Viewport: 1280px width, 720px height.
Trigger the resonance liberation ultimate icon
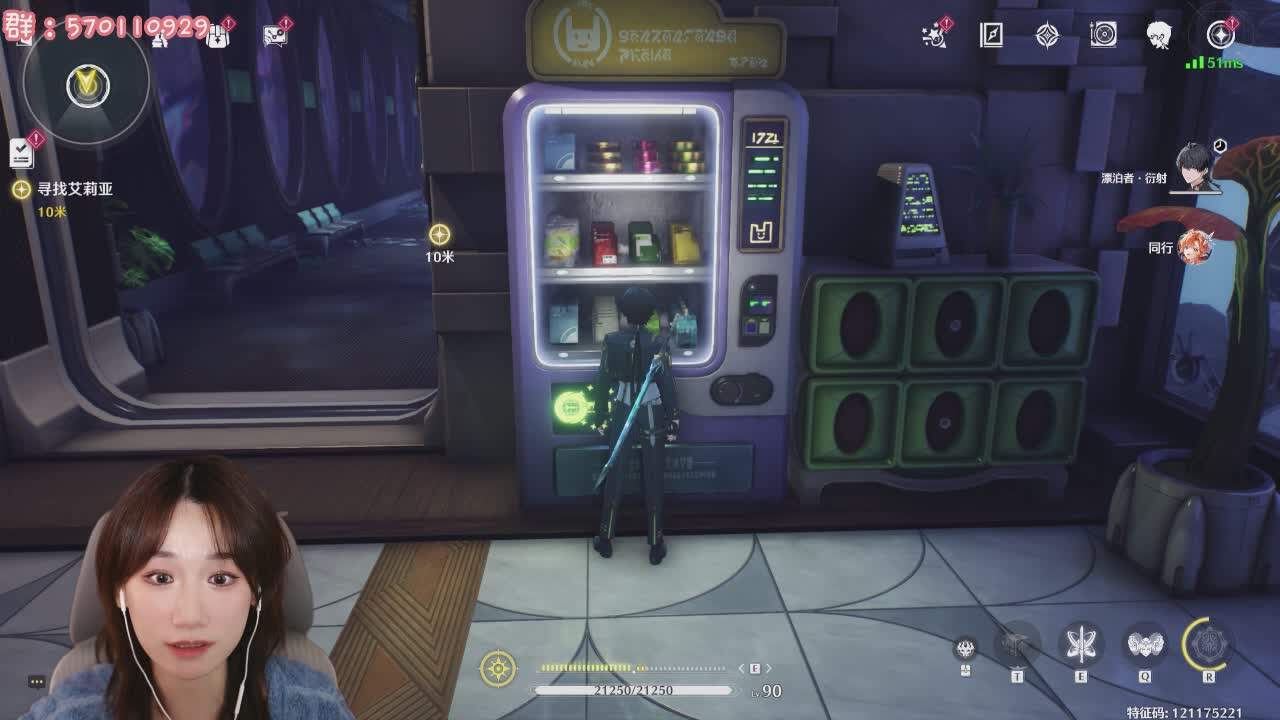pos(1208,645)
